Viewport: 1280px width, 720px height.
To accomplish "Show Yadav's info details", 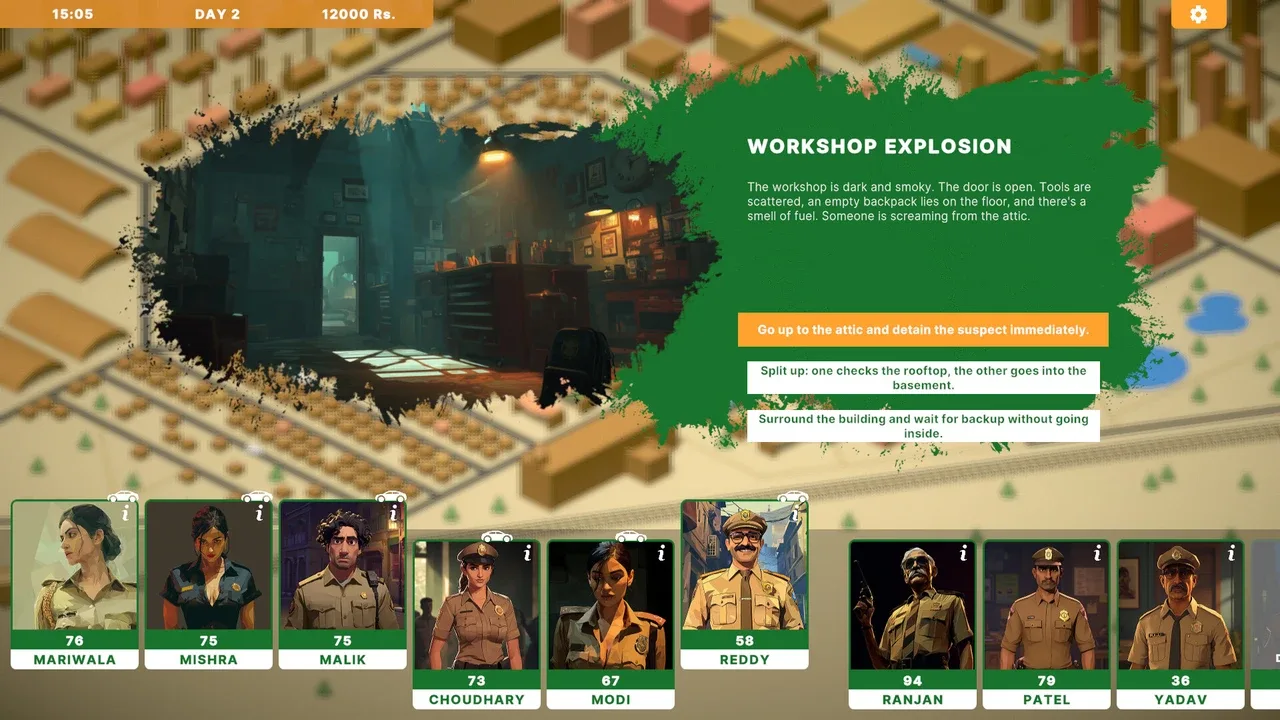I will [1231, 553].
